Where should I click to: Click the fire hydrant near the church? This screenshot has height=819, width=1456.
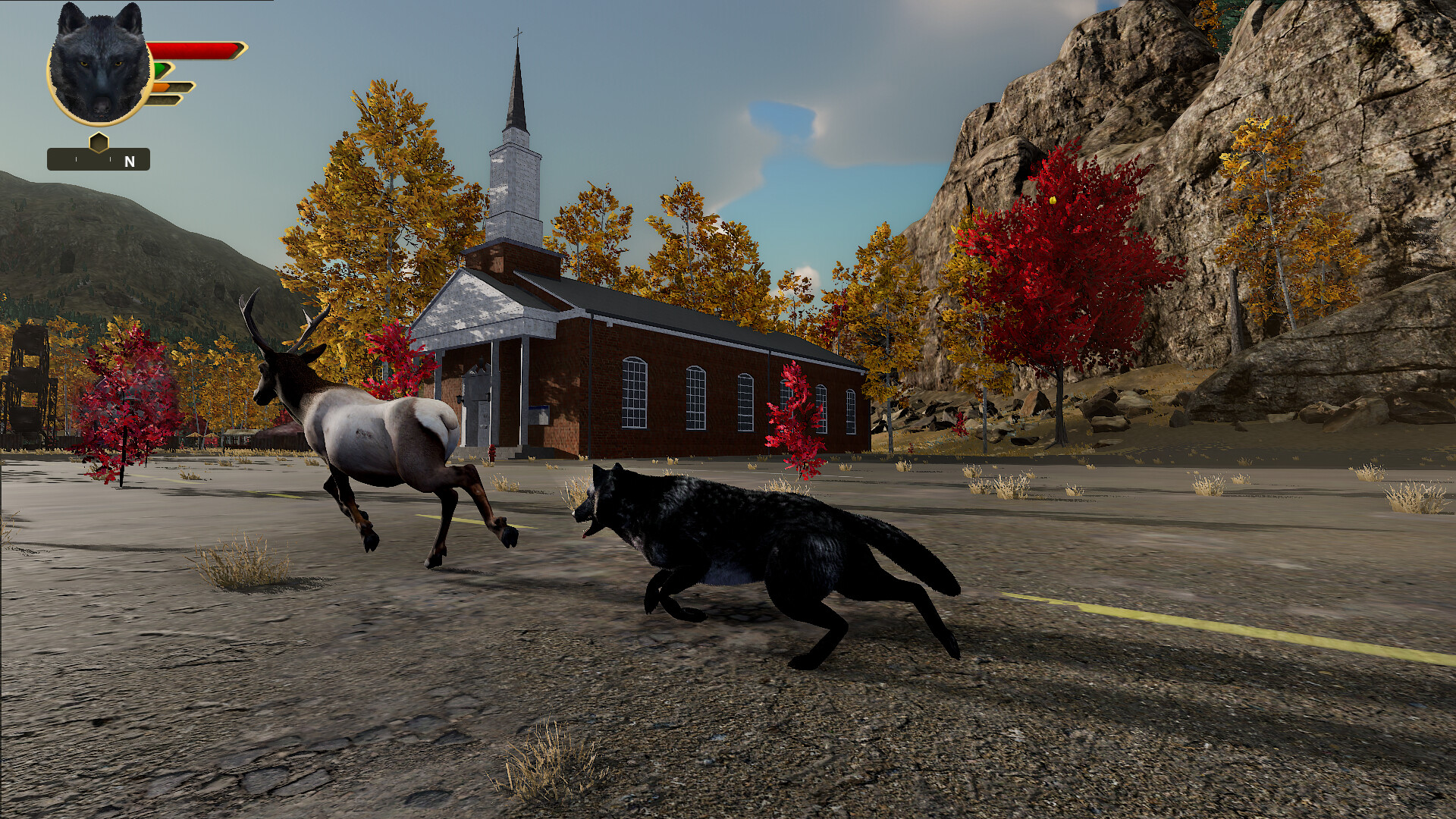point(492,453)
